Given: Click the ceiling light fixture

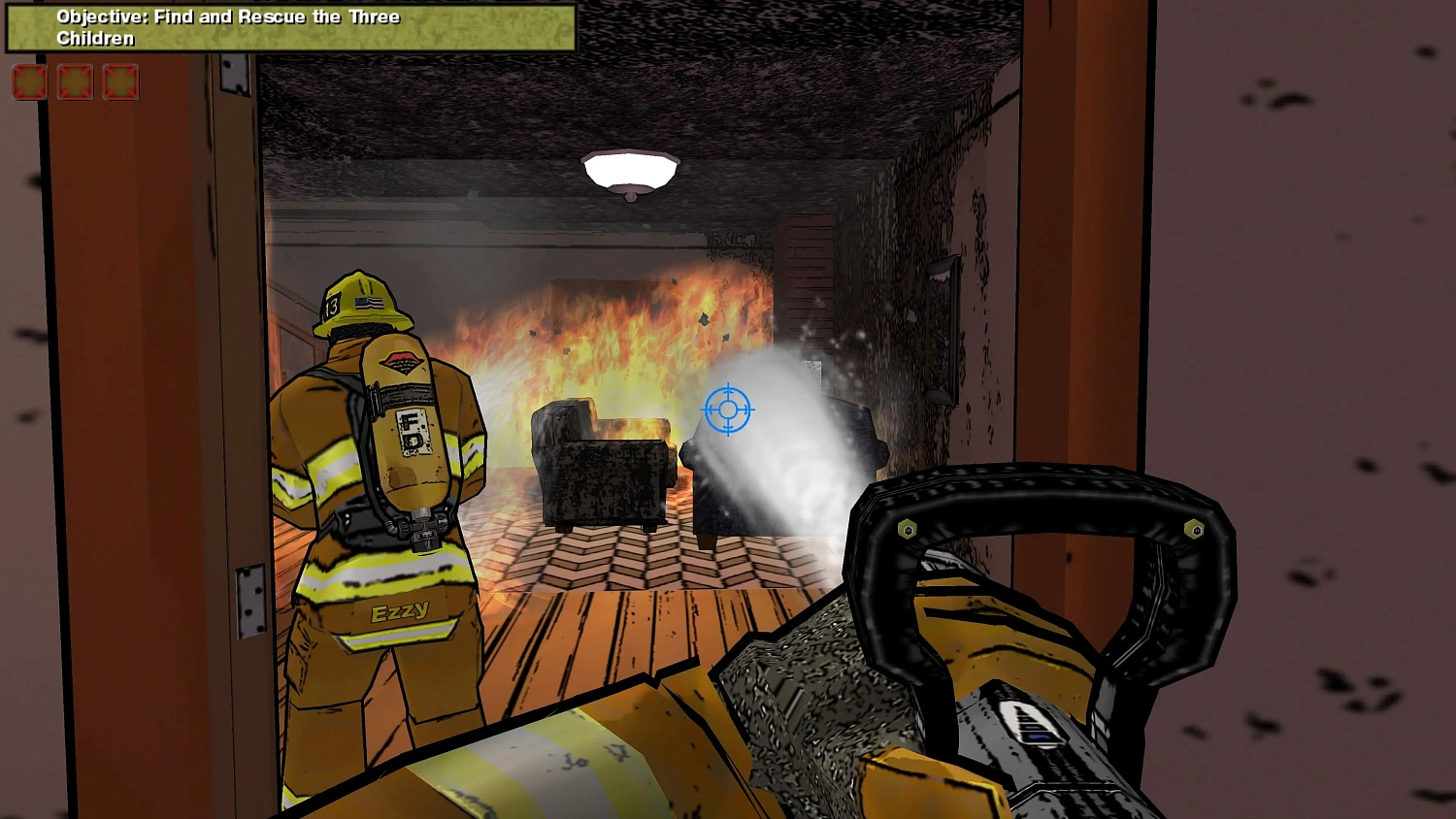Looking at the screenshot, I should click(x=631, y=170).
